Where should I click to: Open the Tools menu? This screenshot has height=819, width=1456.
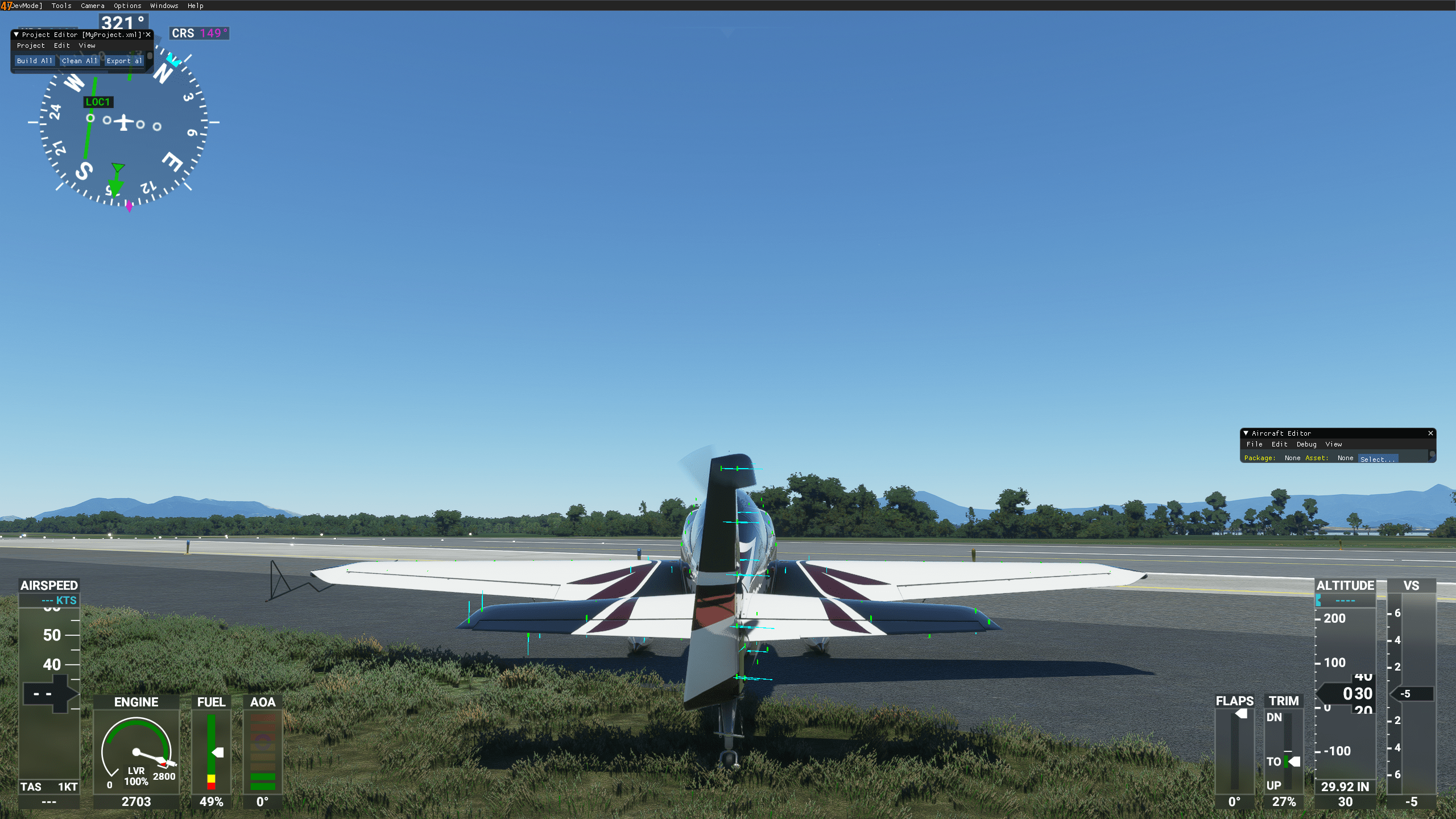point(61,6)
